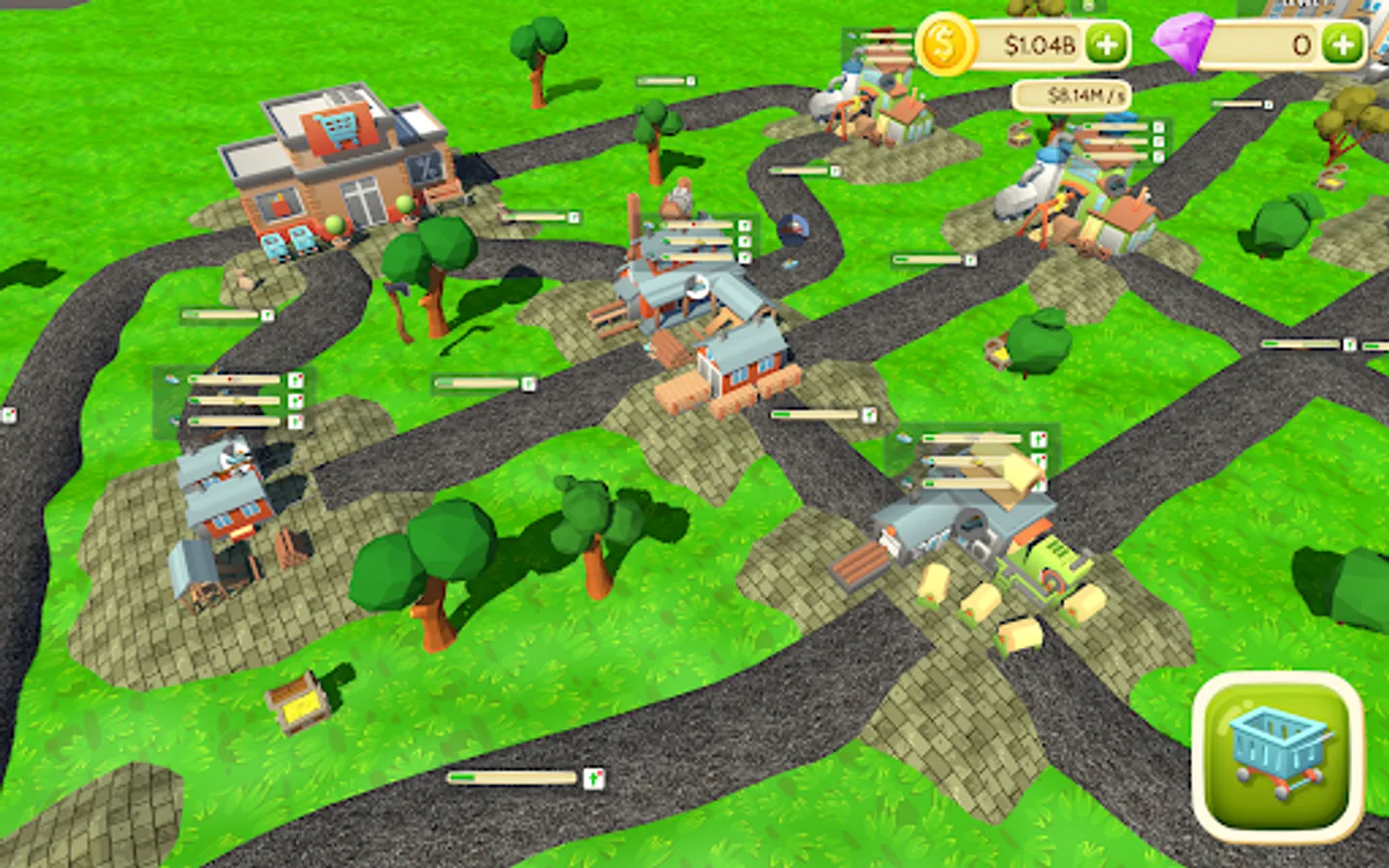The height and width of the screenshot is (868, 1389).
Task: Upgrade the hay harvester using its arrow icon
Action: click(1041, 437)
